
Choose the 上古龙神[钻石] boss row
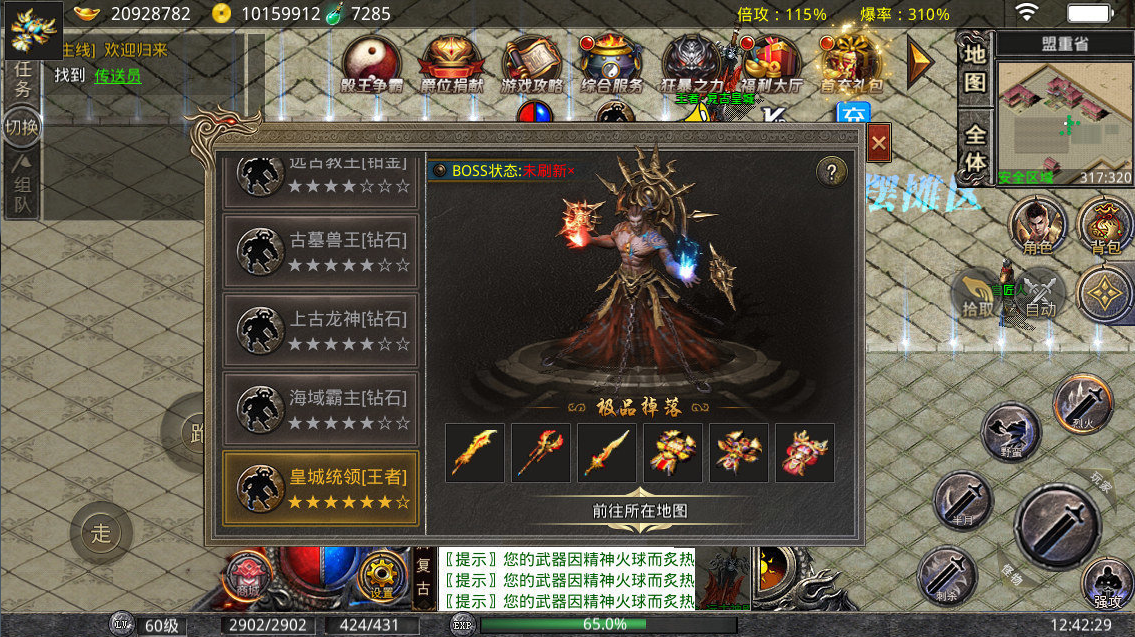point(320,330)
